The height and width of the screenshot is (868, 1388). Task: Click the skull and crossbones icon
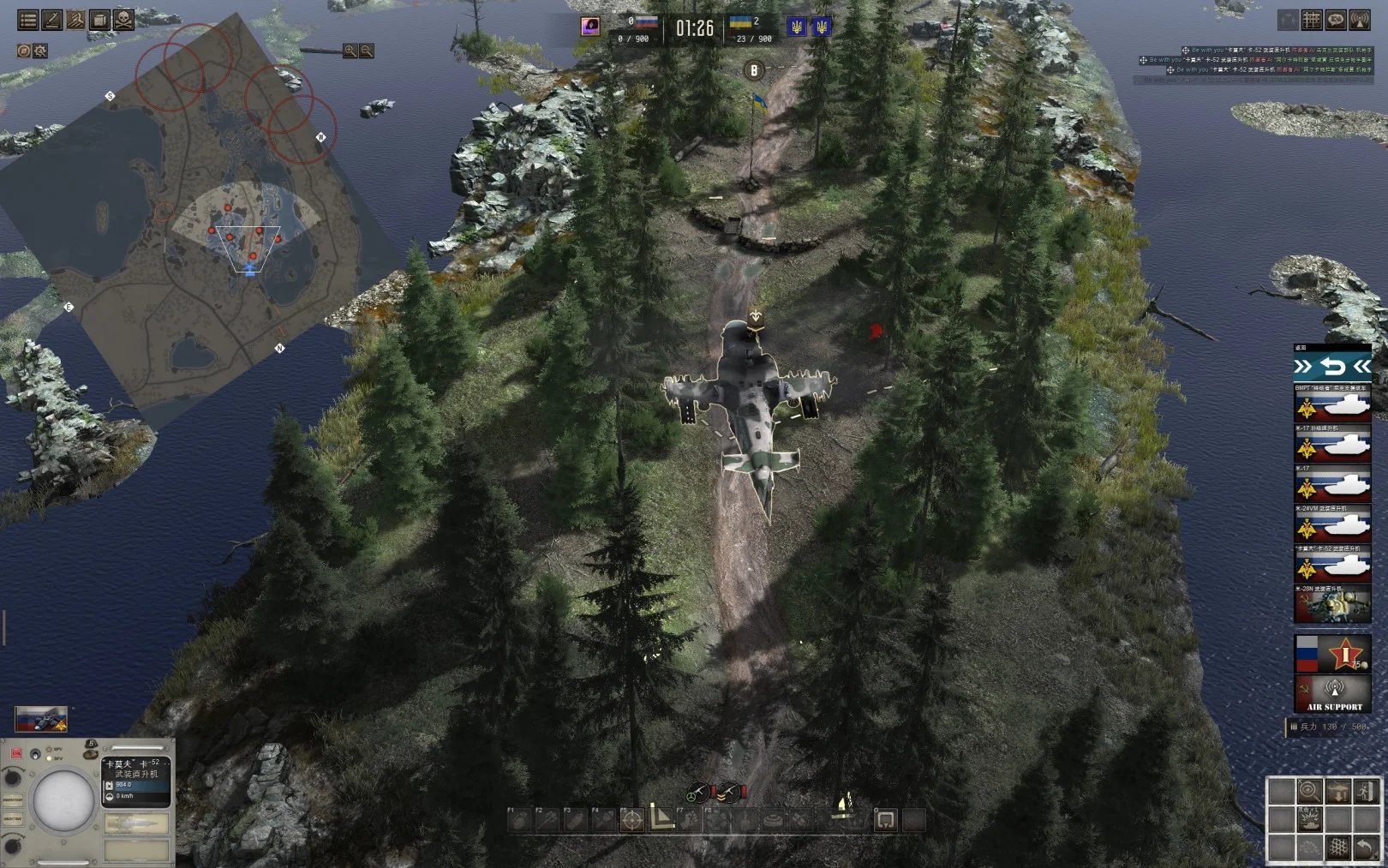[x=124, y=20]
